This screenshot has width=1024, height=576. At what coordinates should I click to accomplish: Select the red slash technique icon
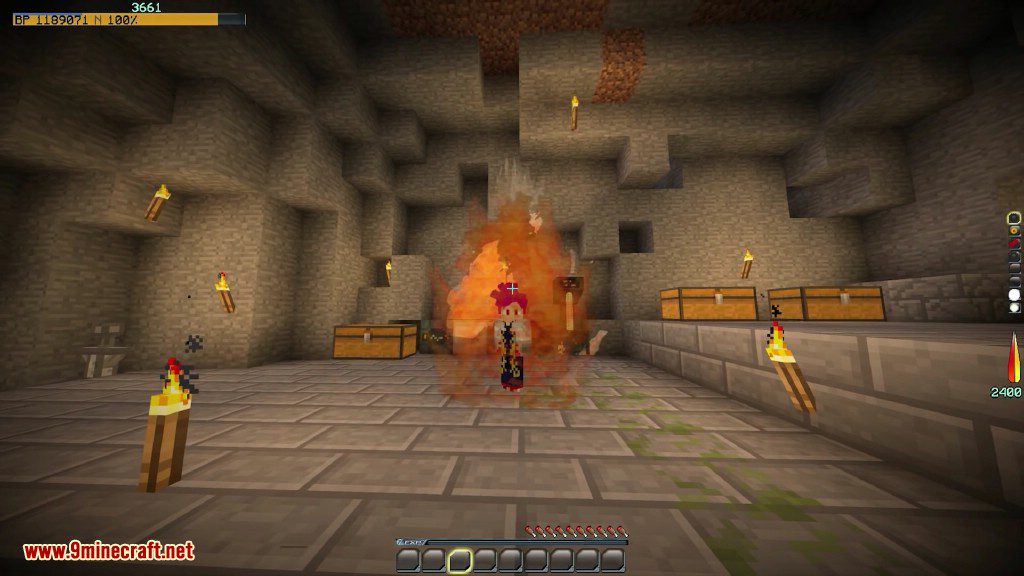1014,243
